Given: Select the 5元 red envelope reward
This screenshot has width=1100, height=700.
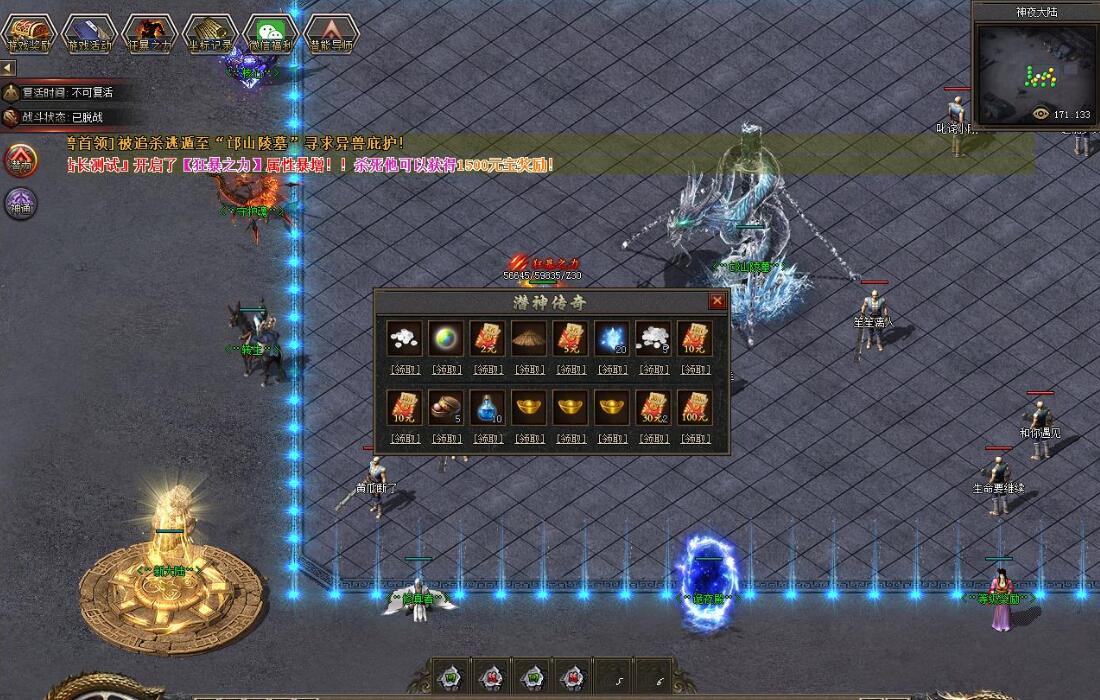Looking at the screenshot, I should coord(570,338).
